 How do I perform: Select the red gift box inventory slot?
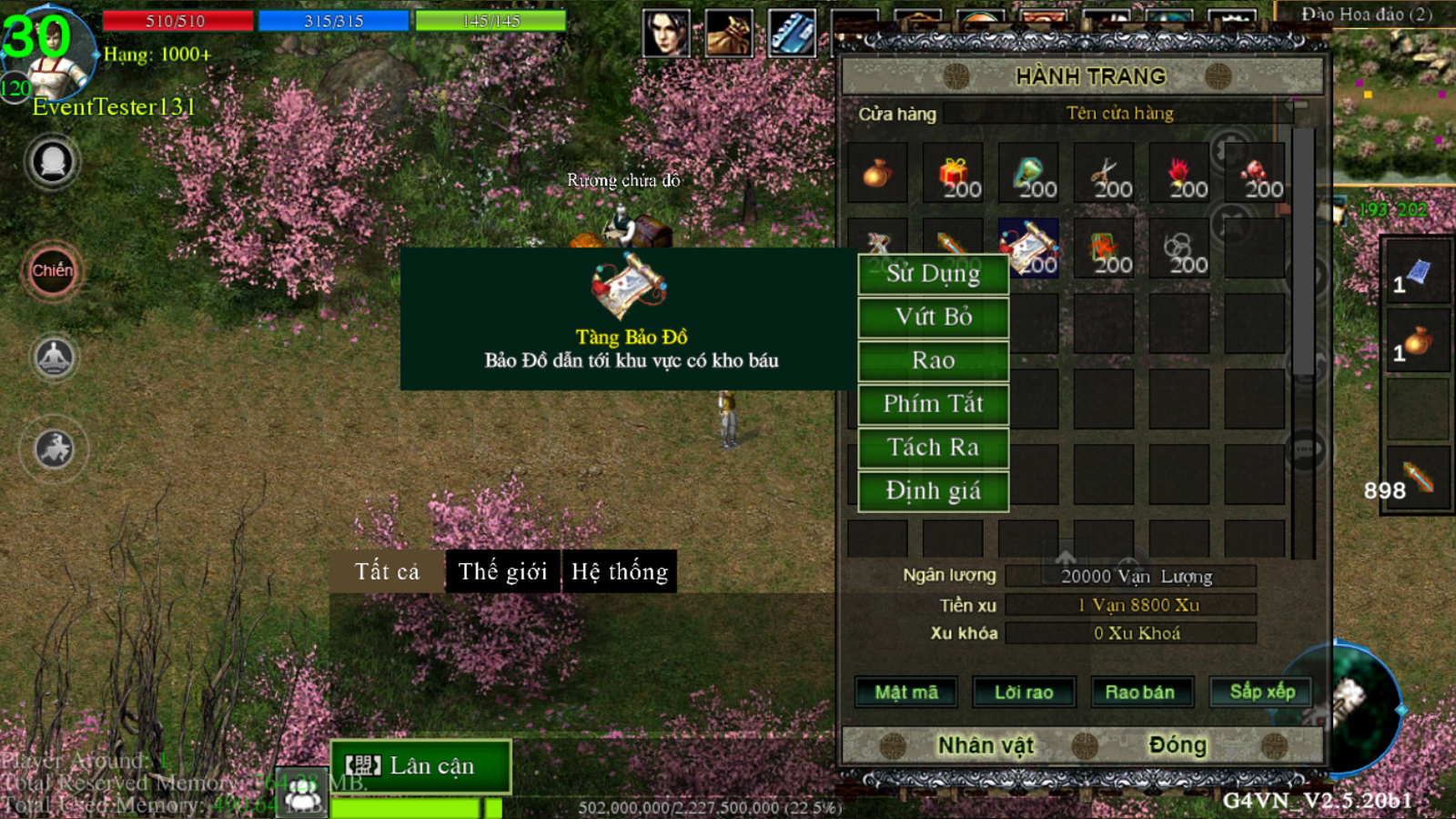(953, 173)
